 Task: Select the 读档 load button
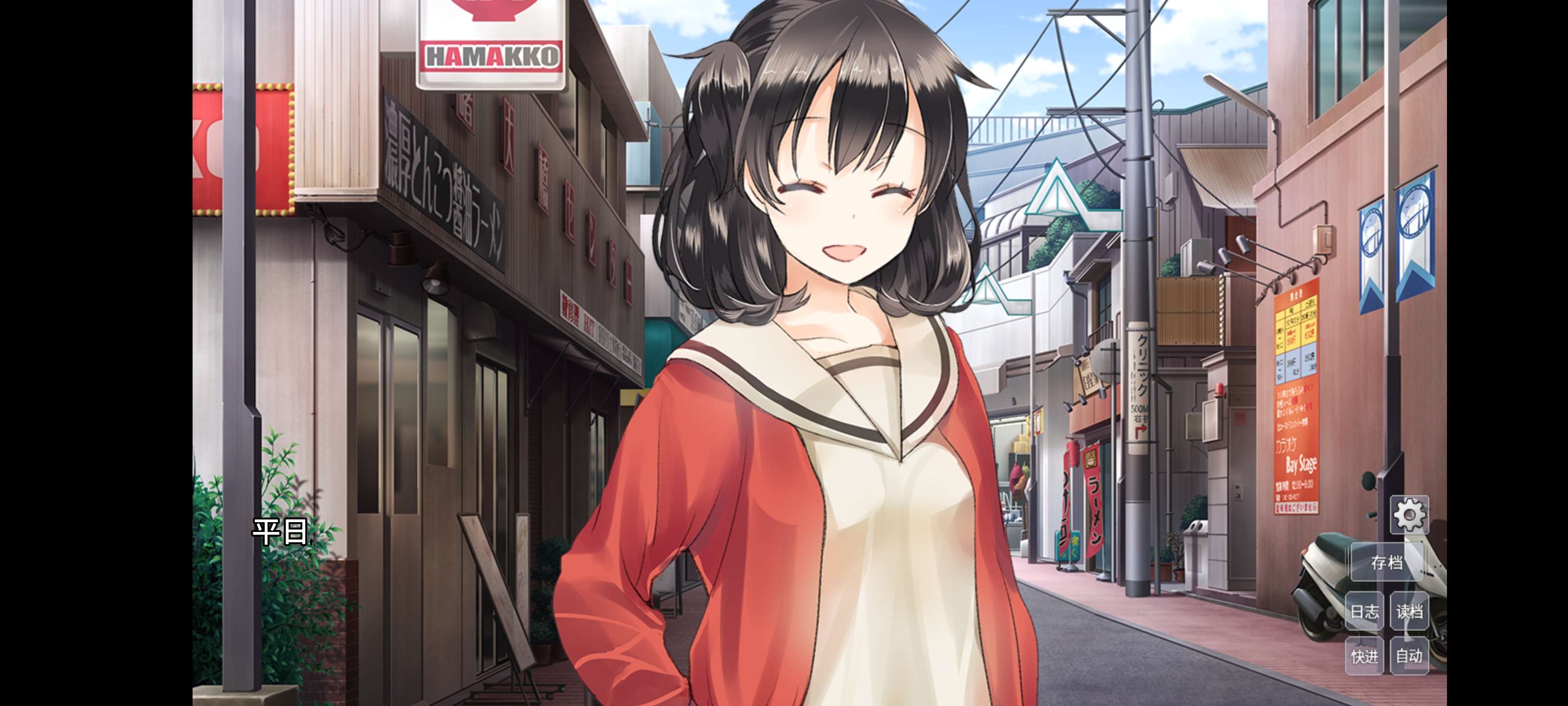tap(1409, 611)
